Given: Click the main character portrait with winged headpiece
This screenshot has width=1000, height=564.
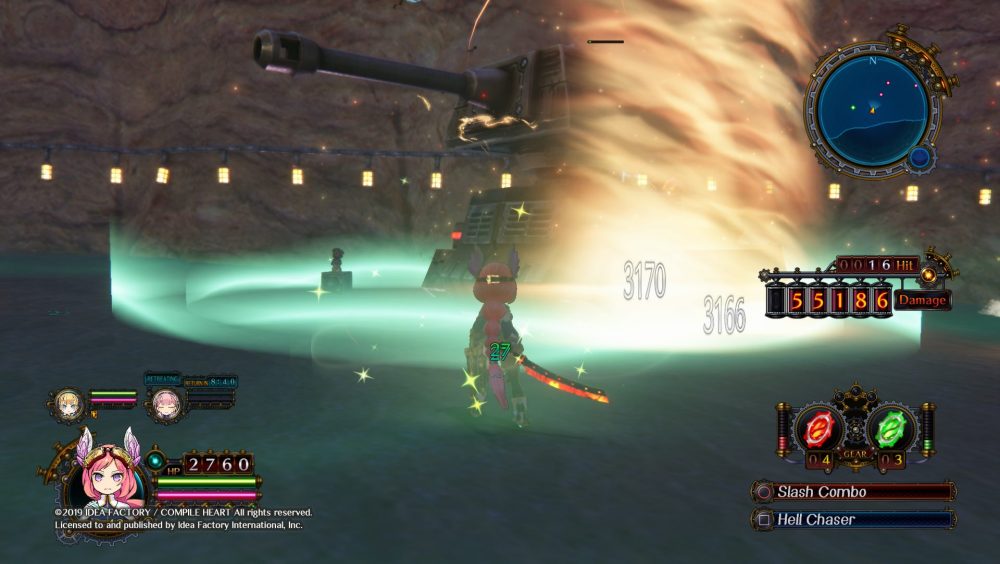Looking at the screenshot, I should pos(98,478).
